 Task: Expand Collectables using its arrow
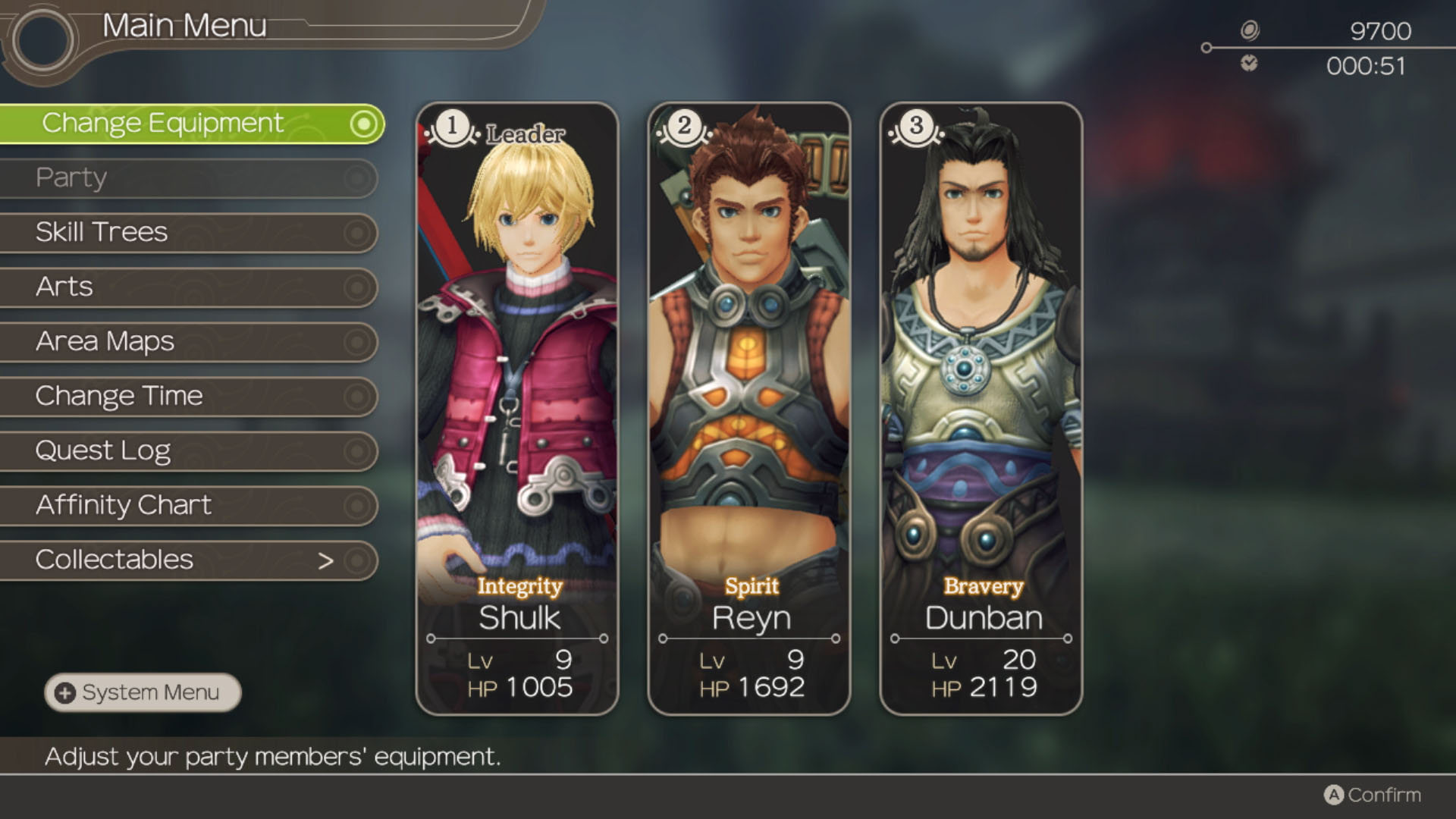point(326,560)
